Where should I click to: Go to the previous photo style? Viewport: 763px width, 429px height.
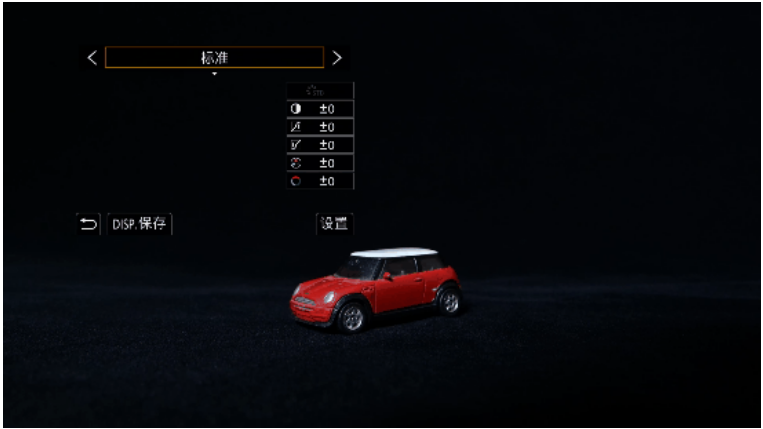(x=92, y=58)
